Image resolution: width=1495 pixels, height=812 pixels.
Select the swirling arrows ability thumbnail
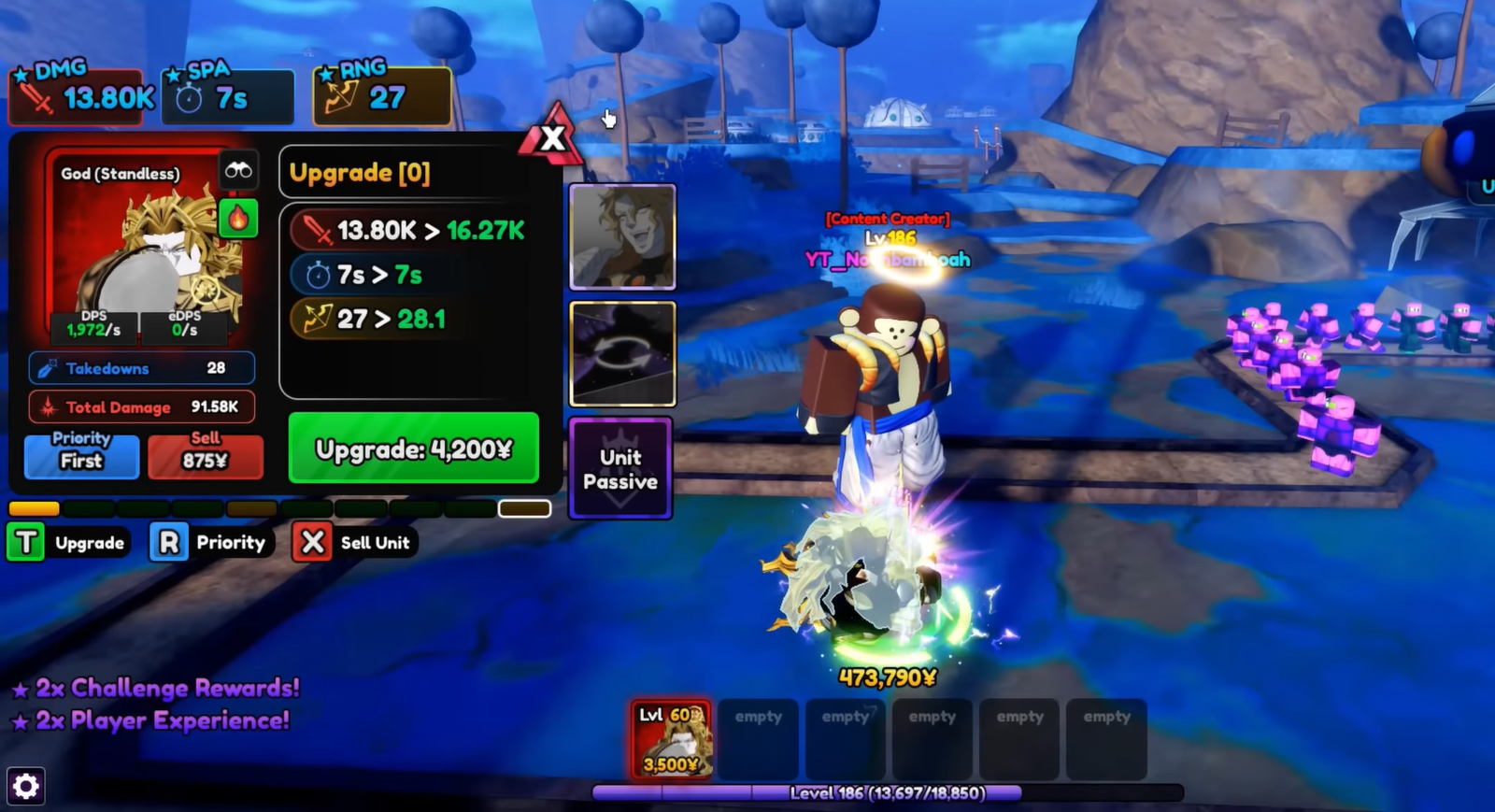click(622, 353)
